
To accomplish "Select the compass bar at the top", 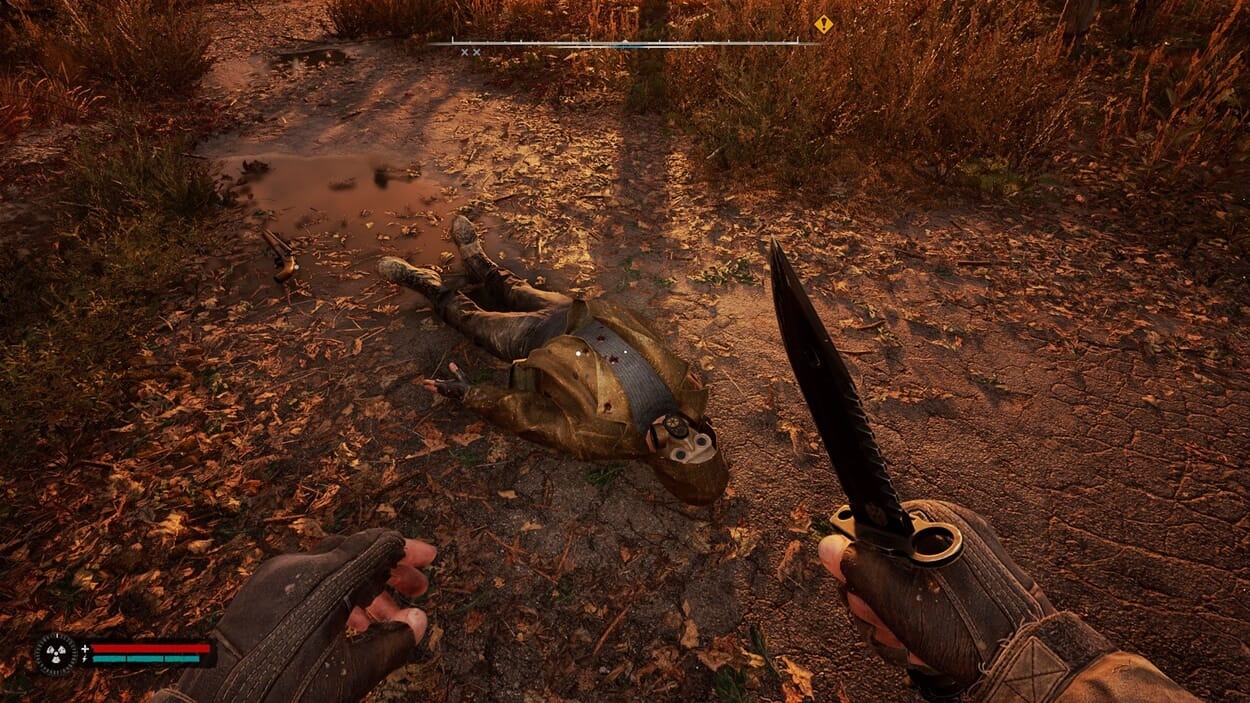I will pos(622,43).
